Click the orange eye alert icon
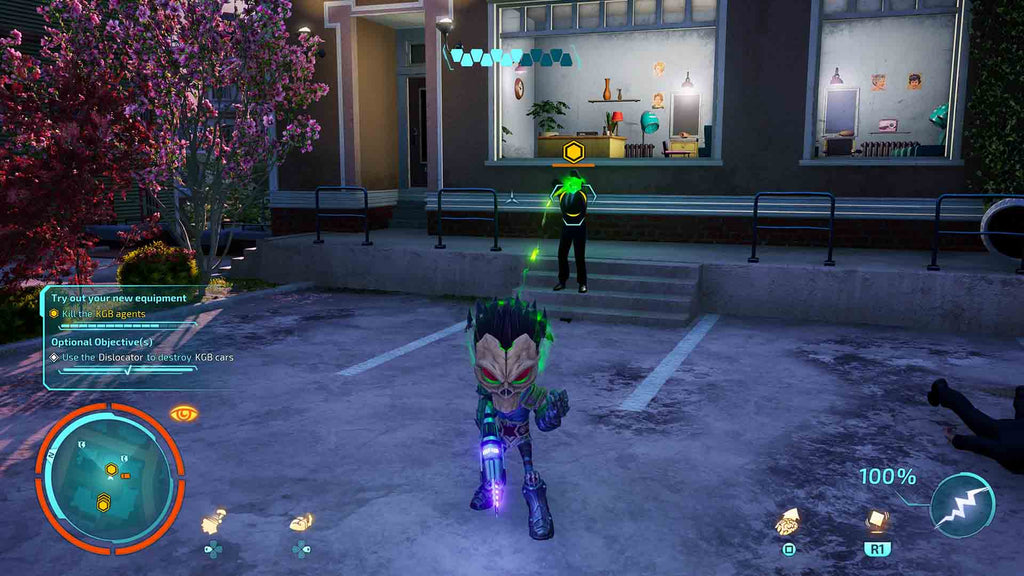The height and width of the screenshot is (576, 1024). click(183, 413)
